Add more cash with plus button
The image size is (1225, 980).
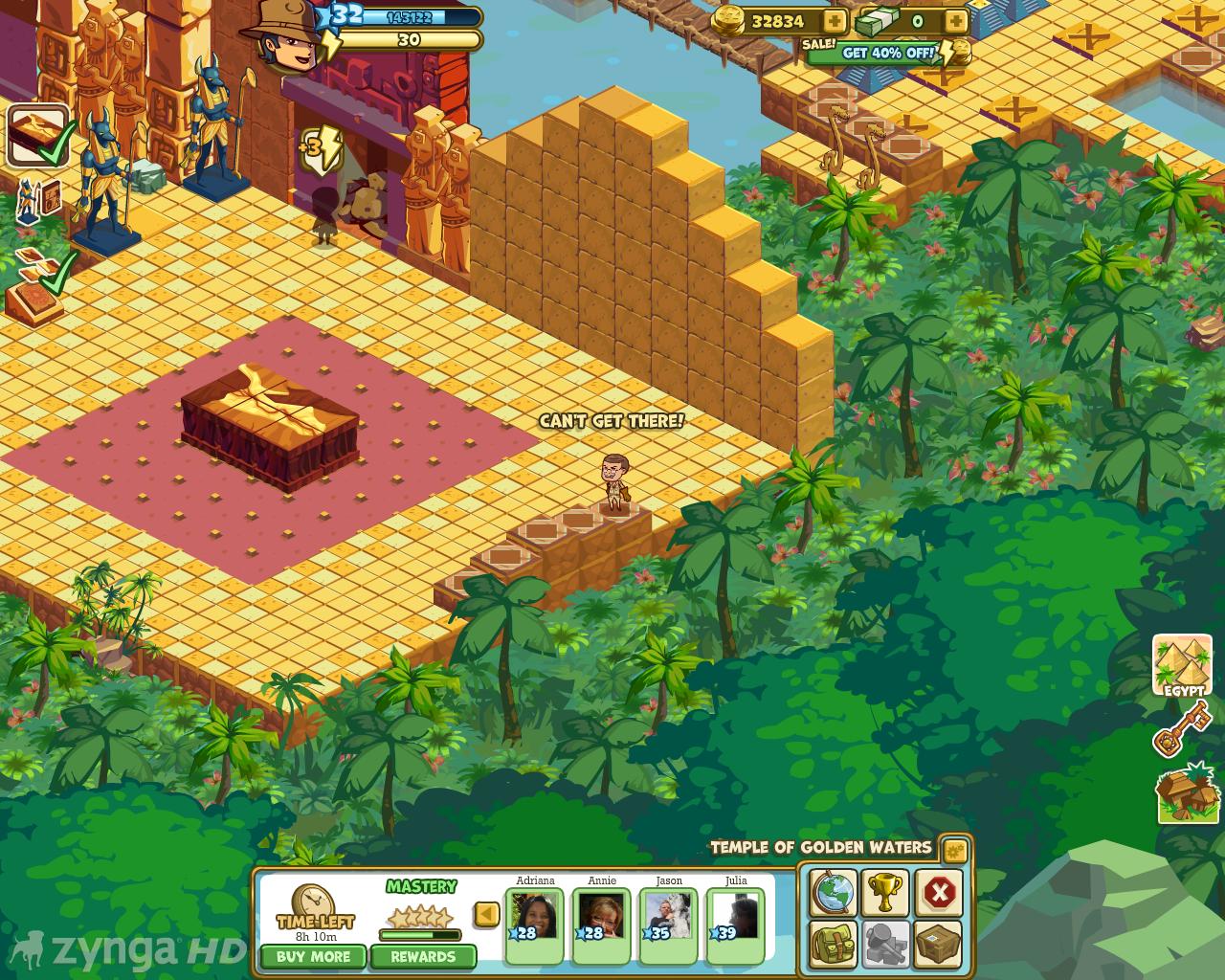click(x=955, y=21)
